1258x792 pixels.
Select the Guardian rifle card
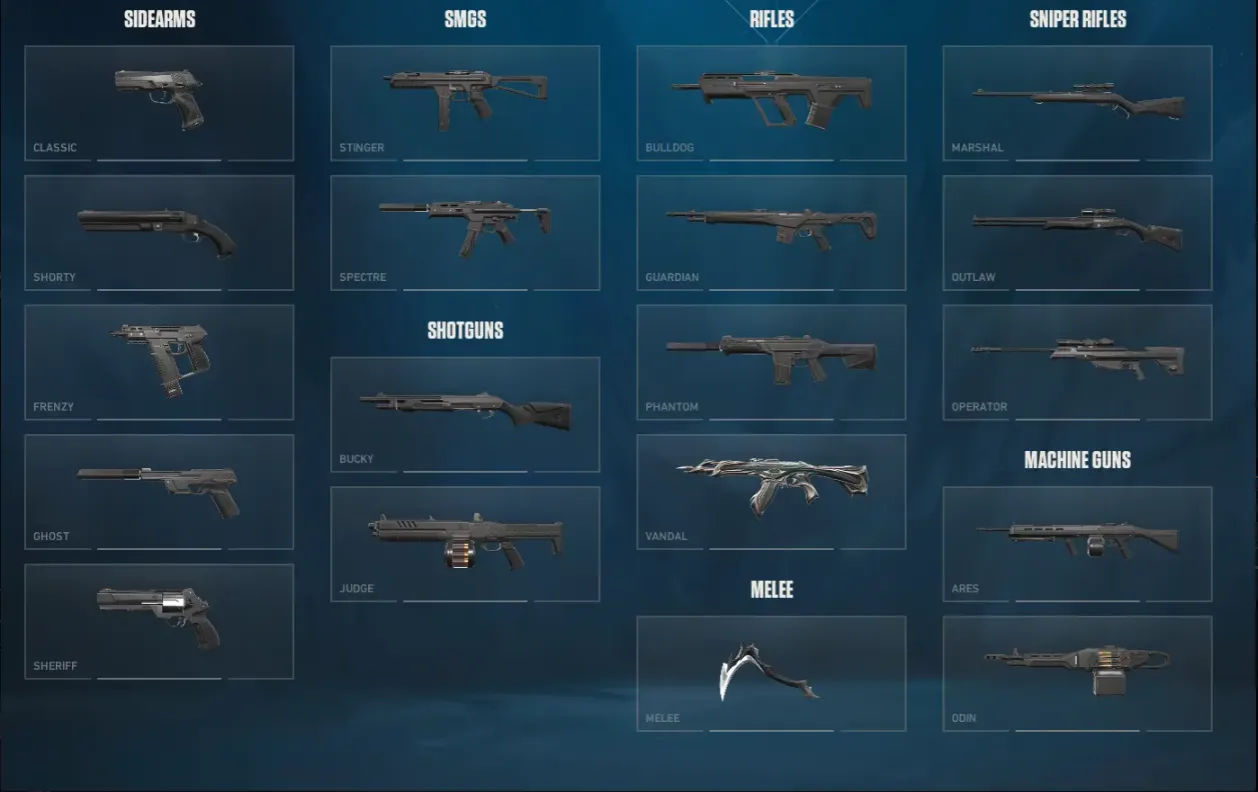pos(771,233)
